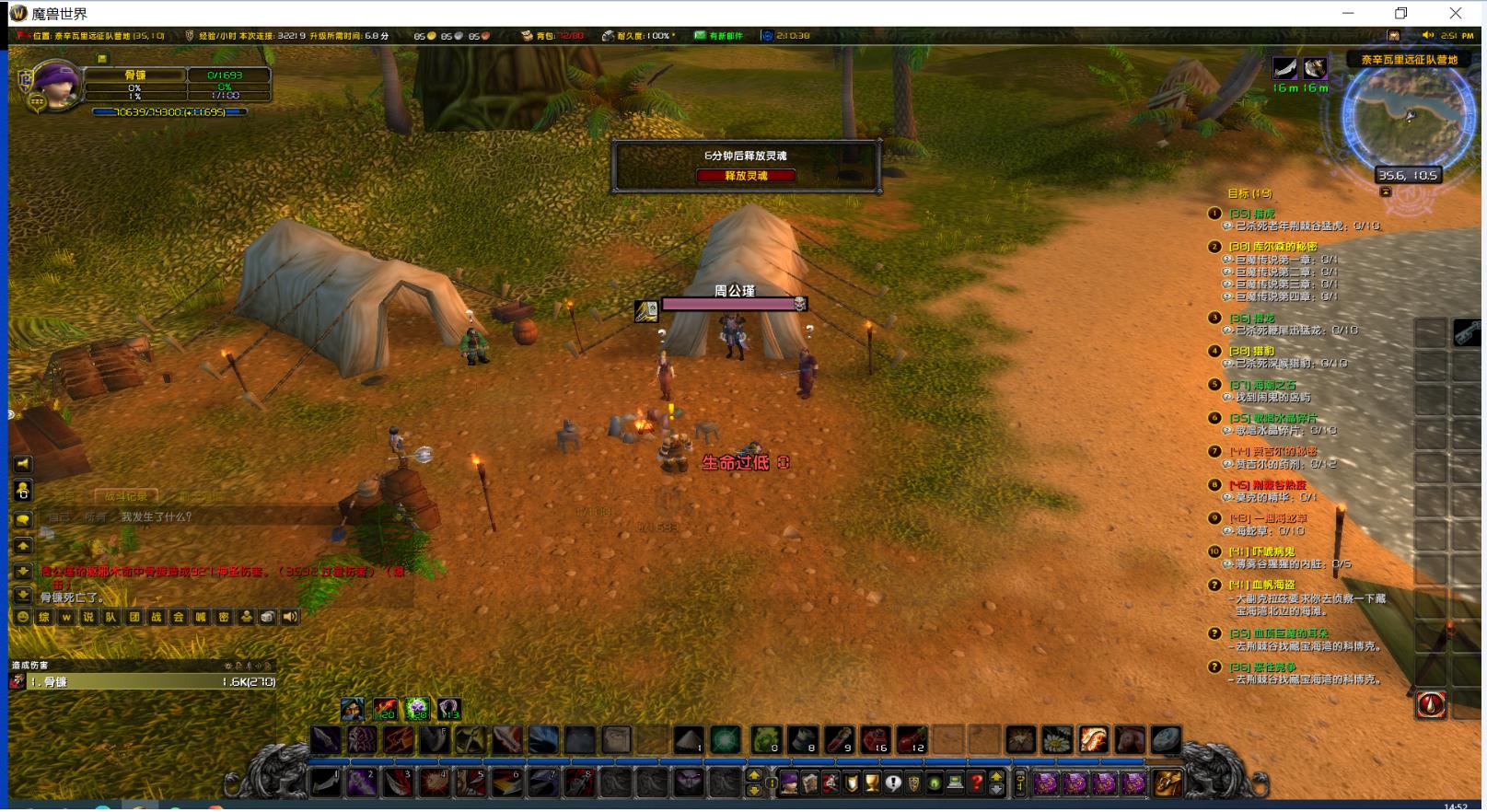1487x812 pixels.
Task: Select the 密 whisper channel button
Action: [x=224, y=617]
